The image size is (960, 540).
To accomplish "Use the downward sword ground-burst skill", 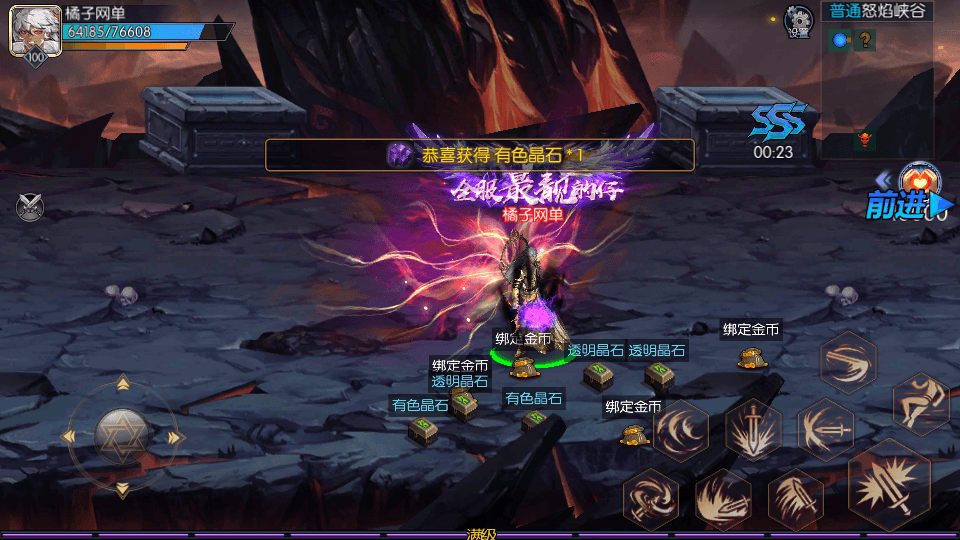I will click(x=753, y=431).
